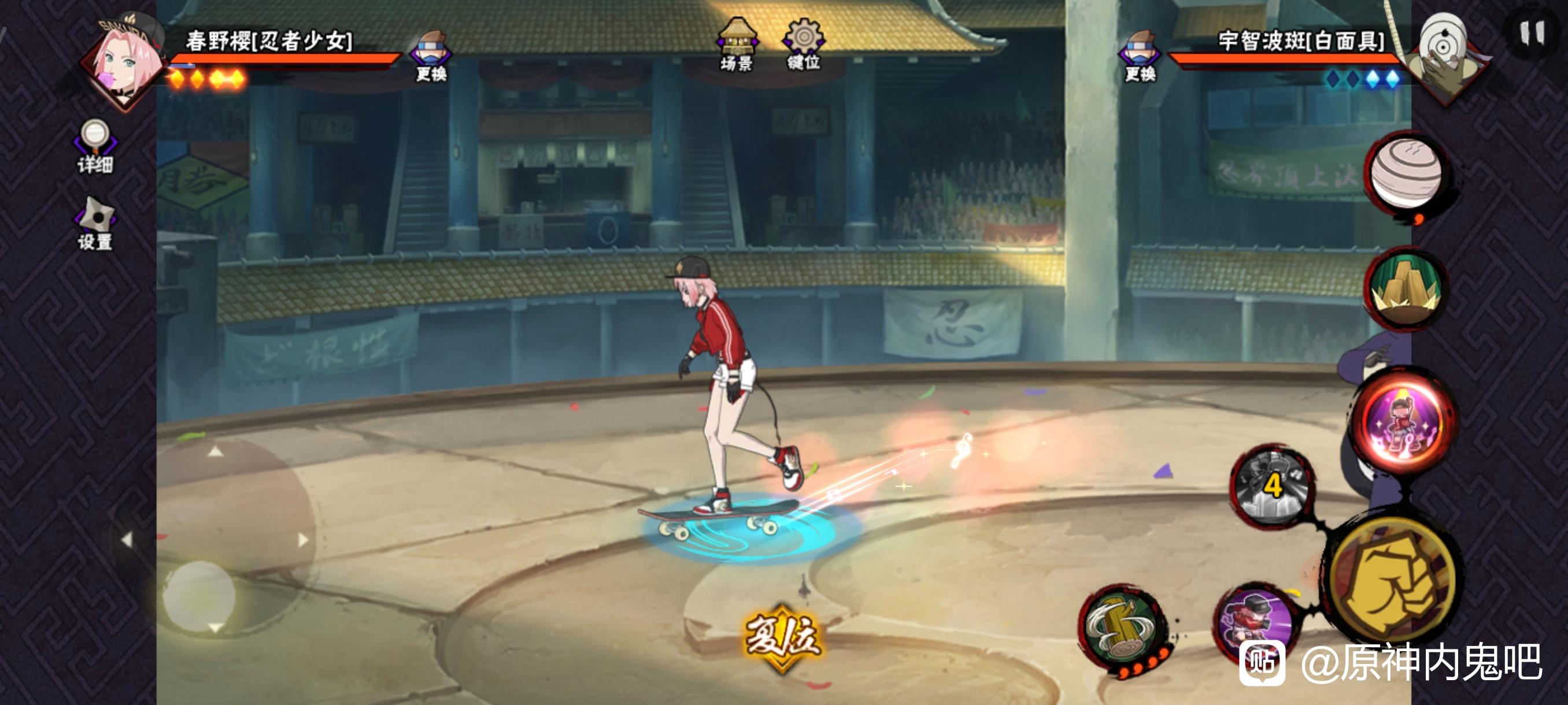1568x705 pixels.
Task: Activate the wooden spikes summon scroll
Action: point(1406,290)
